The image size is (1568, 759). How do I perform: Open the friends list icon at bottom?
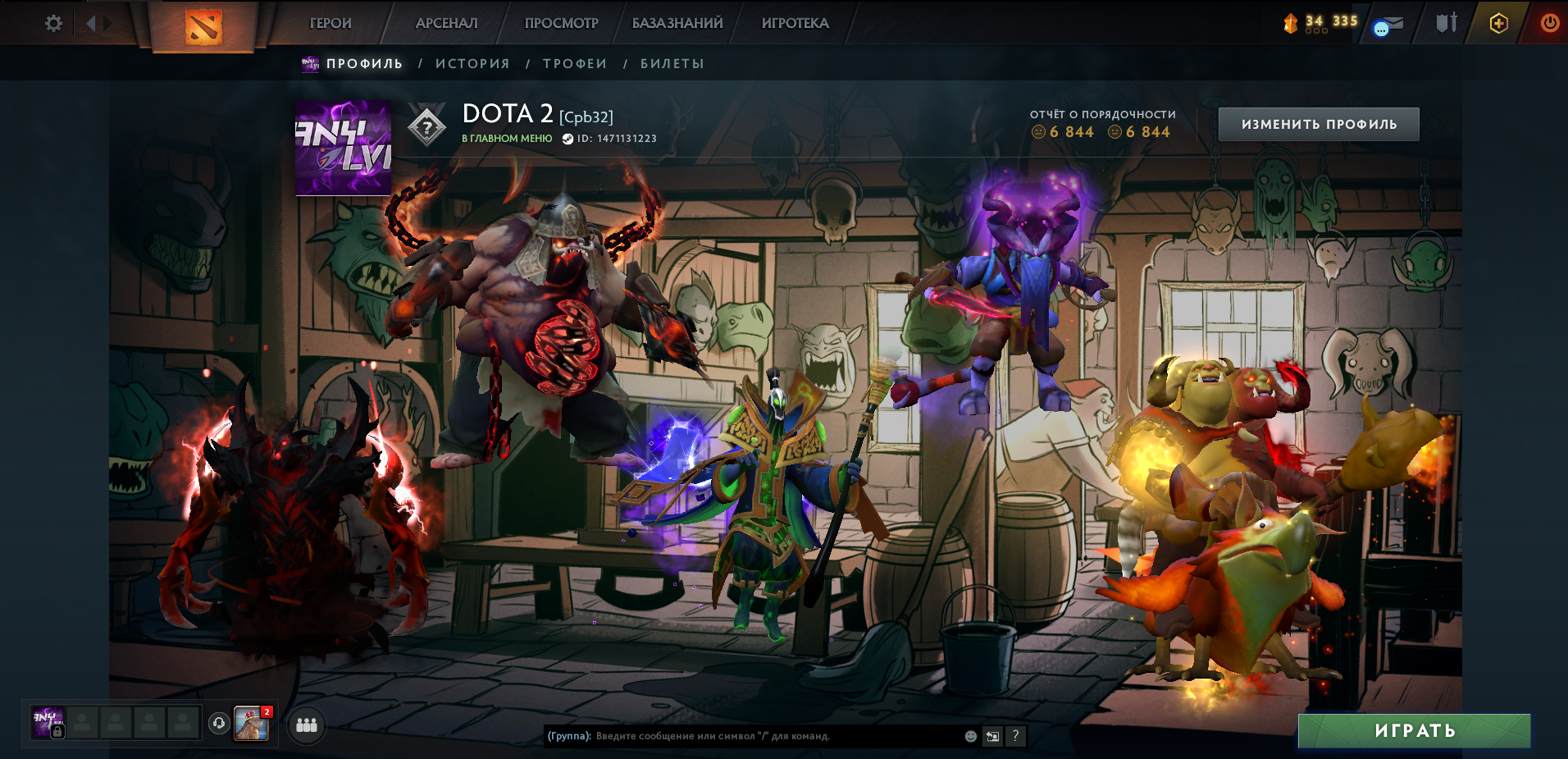[x=305, y=726]
